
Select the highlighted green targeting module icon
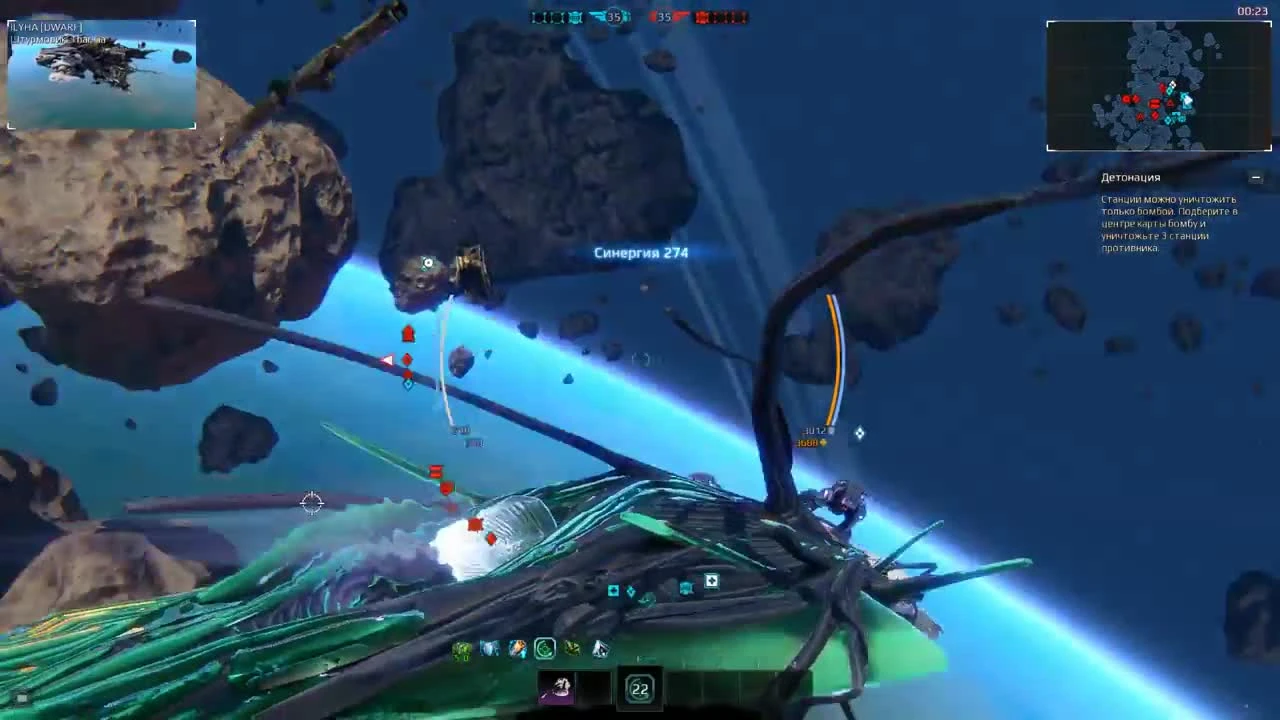pyautogui.click(x=543, y=648)
